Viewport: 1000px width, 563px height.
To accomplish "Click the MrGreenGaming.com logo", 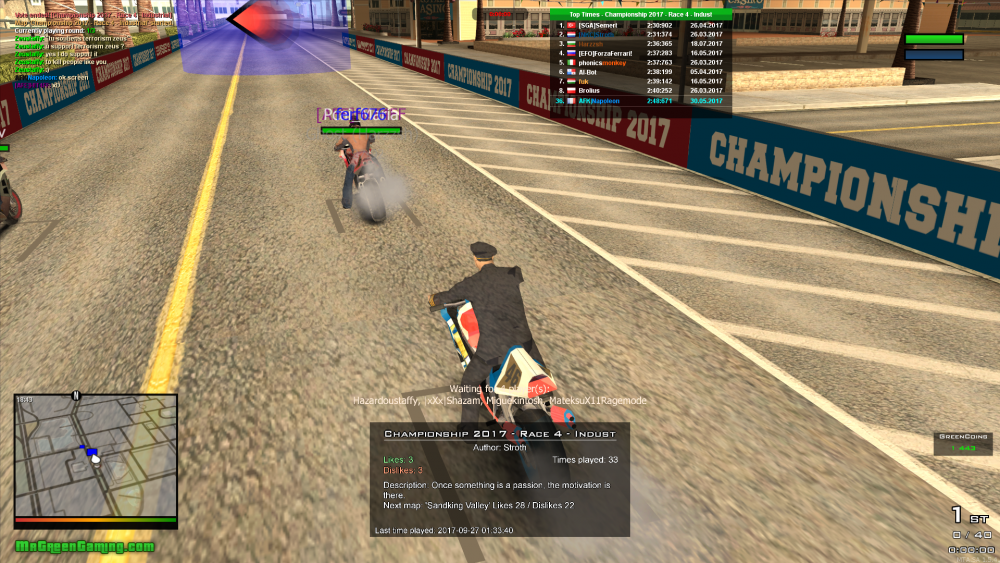I will [85, 547].
